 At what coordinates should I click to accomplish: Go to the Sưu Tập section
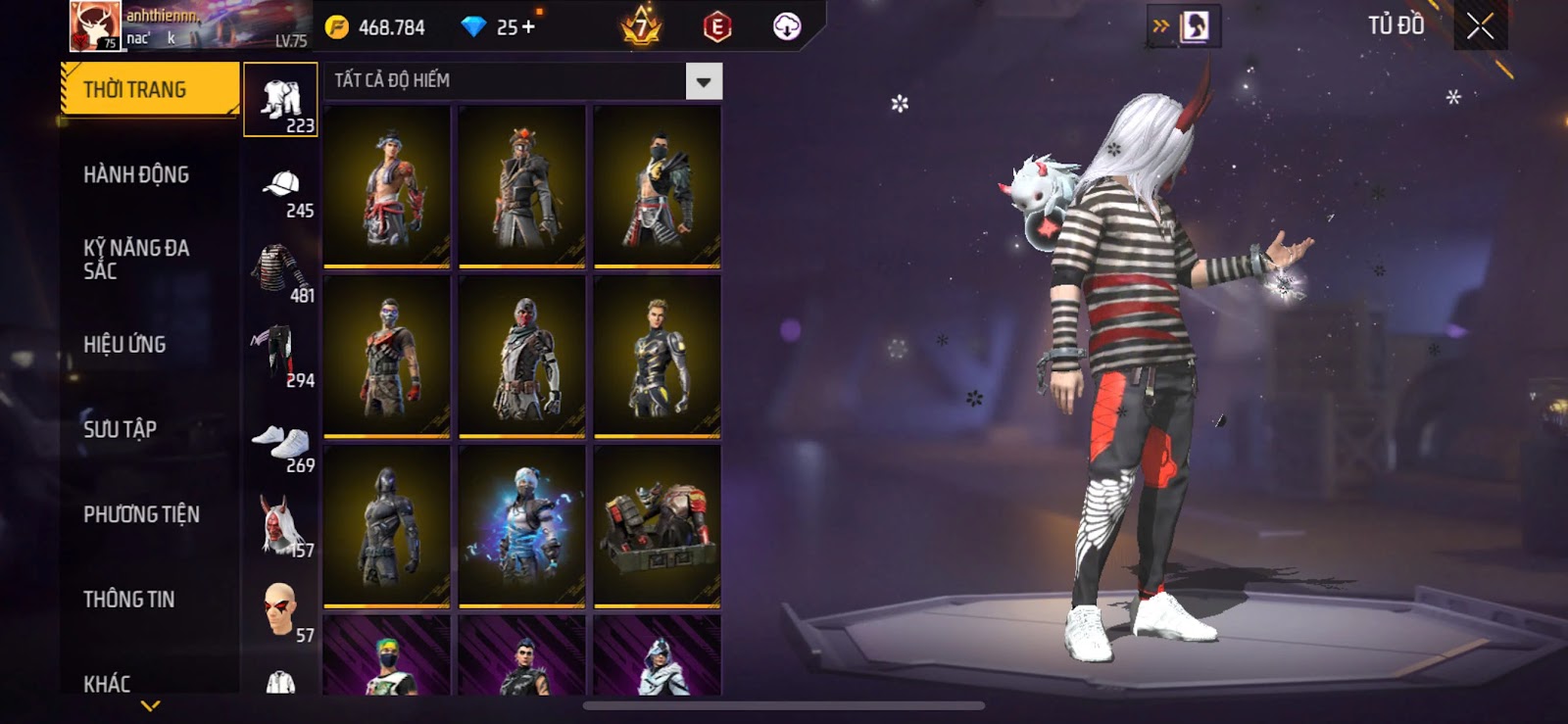coord(120,429)
